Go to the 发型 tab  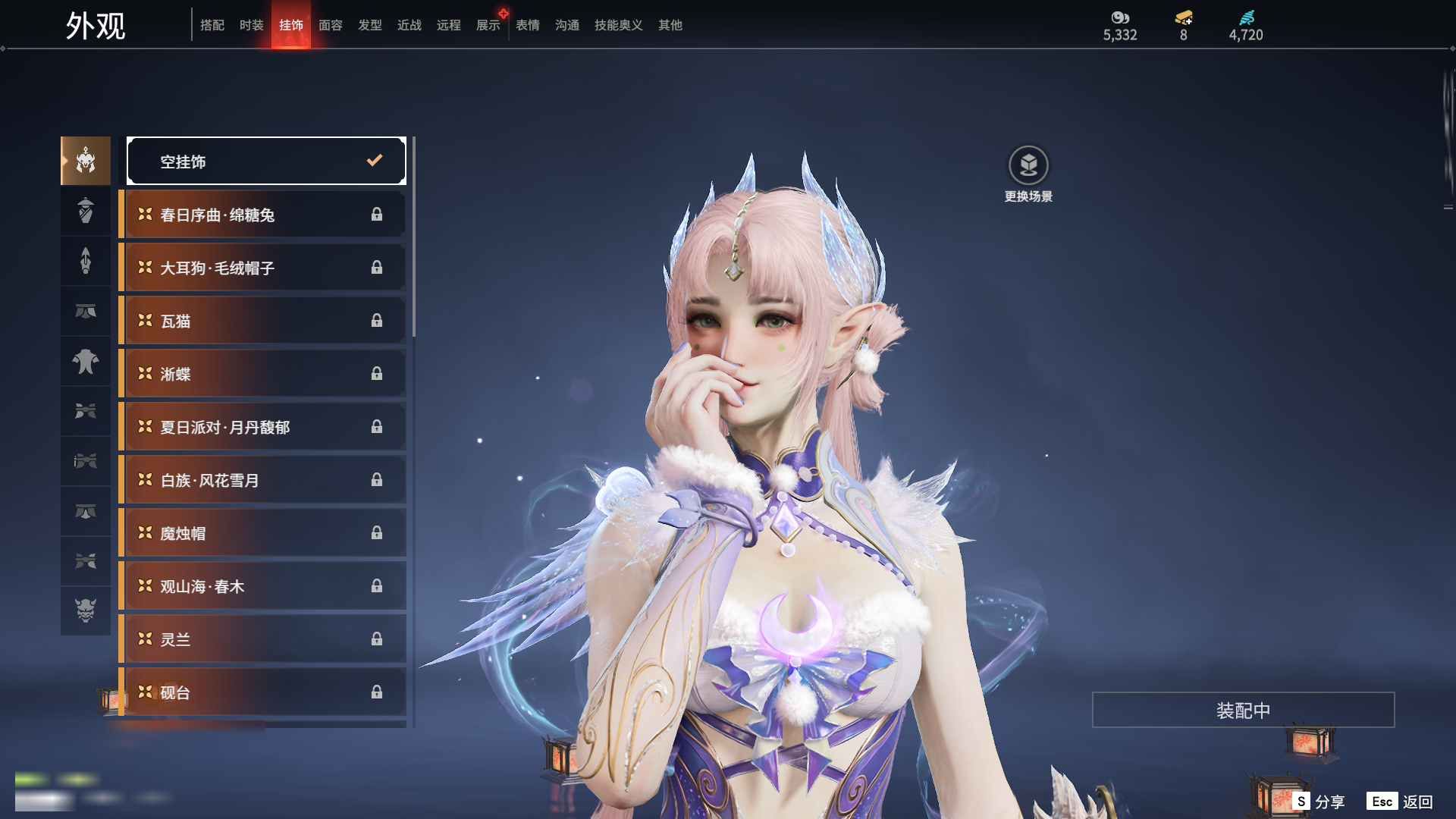[369, 25]
